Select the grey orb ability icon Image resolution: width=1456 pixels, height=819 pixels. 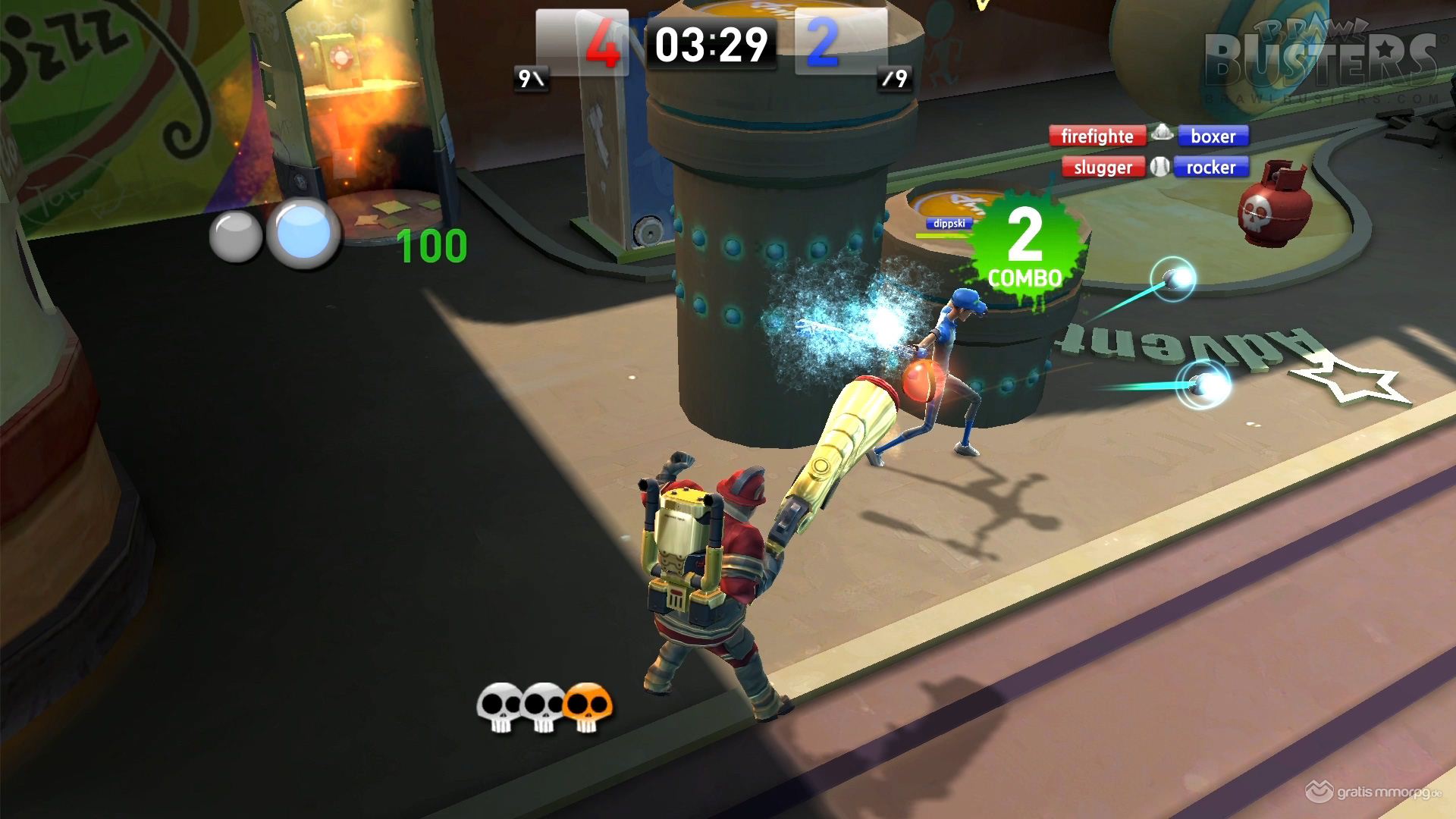coord(235,237)
